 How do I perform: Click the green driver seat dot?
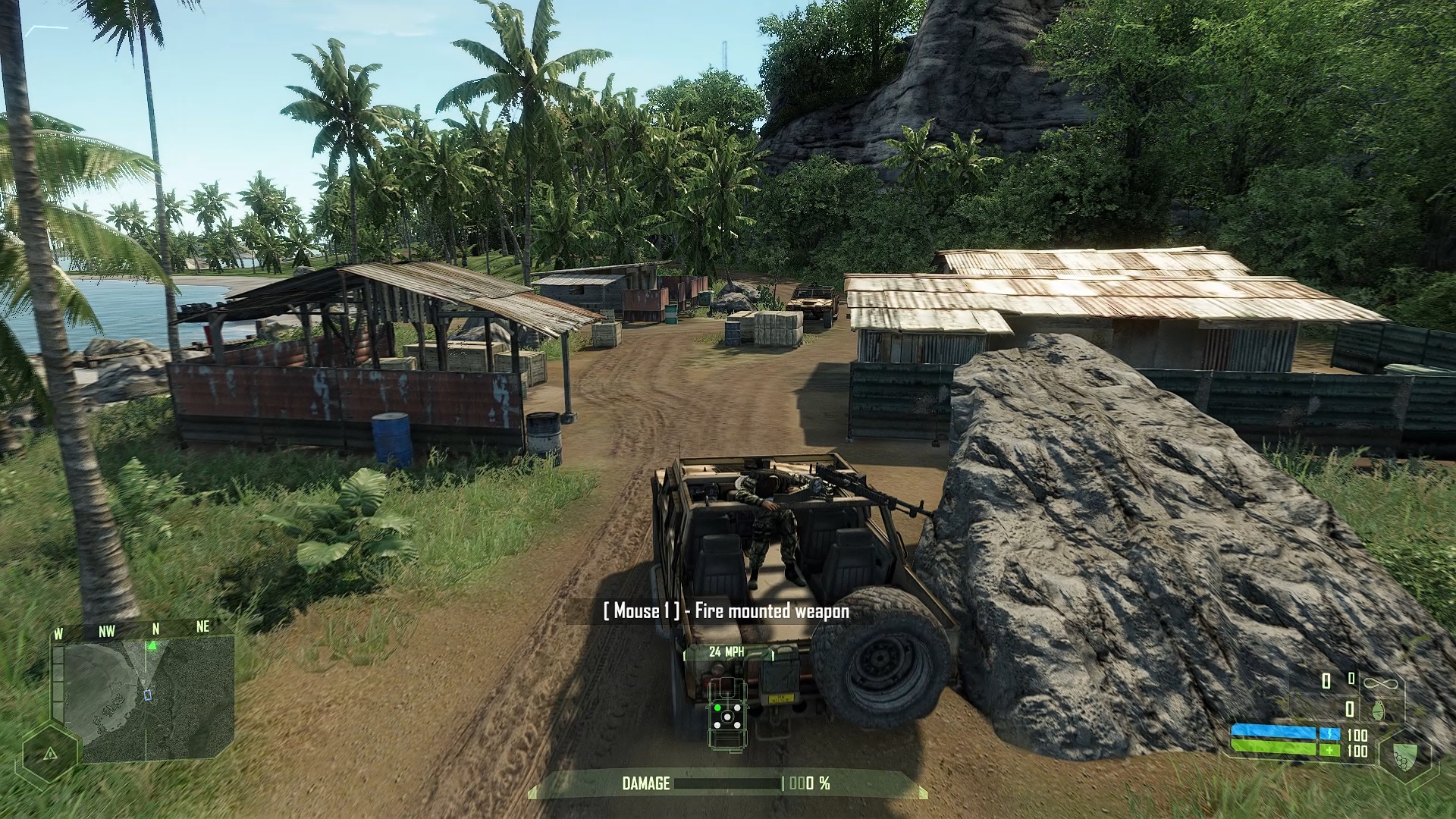[x=717, y=708]
